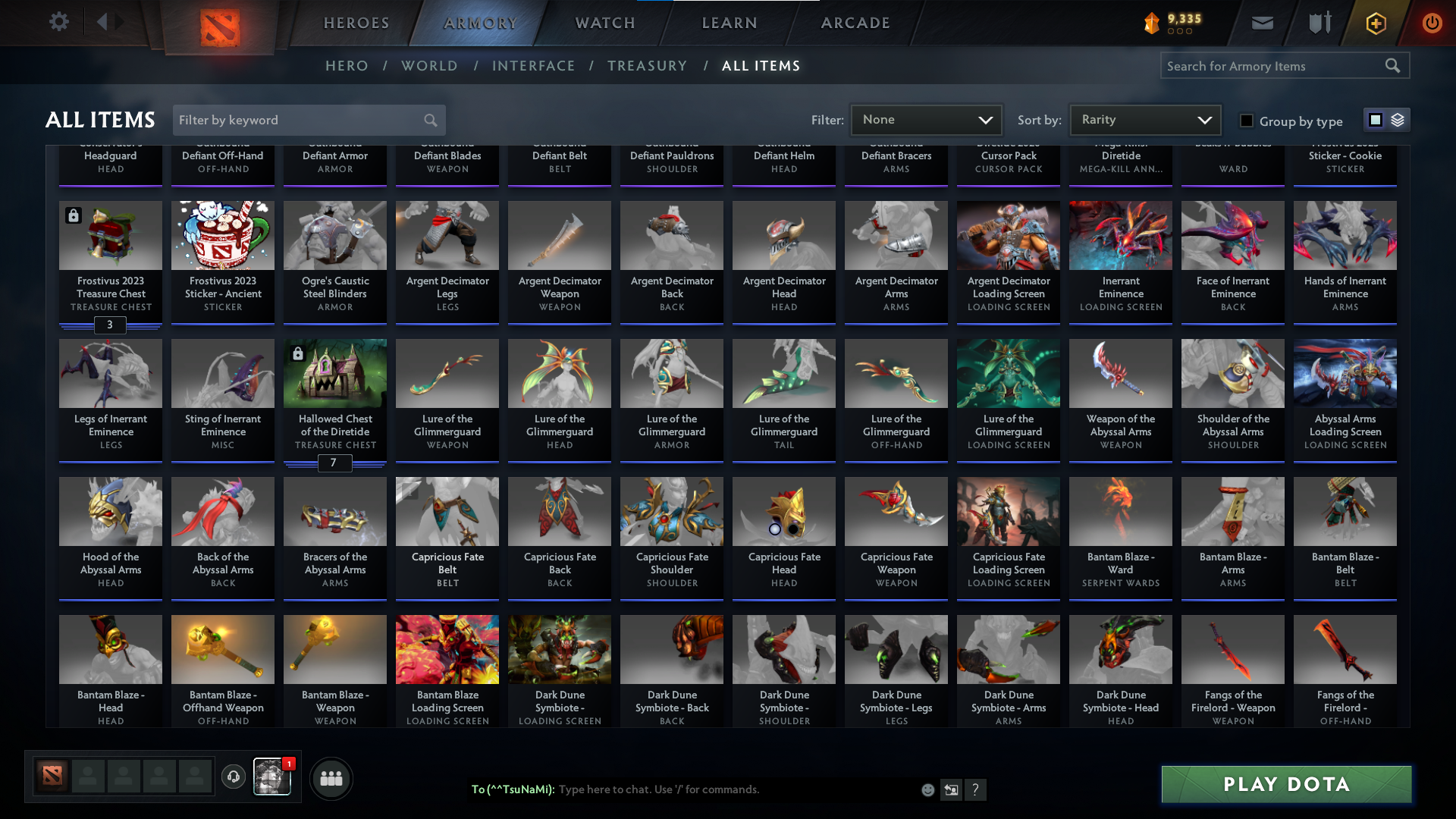
Task: Open the Frostivus 2023 Treasure Chest thumbnail
Action: [x=110, y=235]
